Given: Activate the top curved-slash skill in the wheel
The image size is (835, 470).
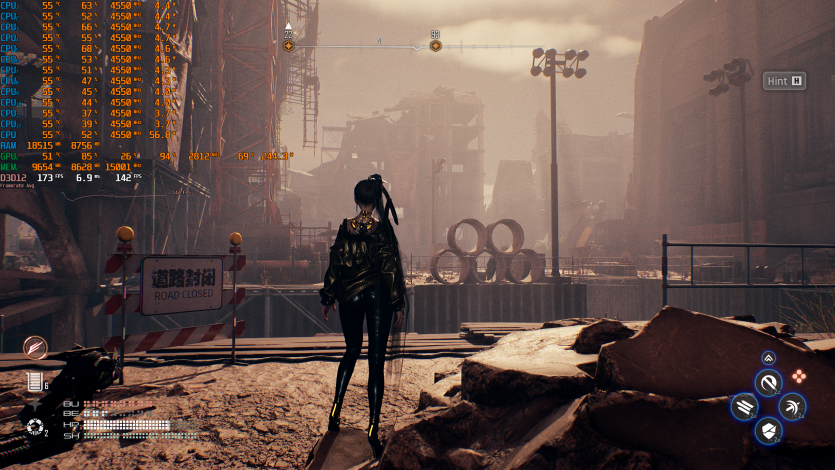Looking at the screenshot, I should tap(768, 382).
